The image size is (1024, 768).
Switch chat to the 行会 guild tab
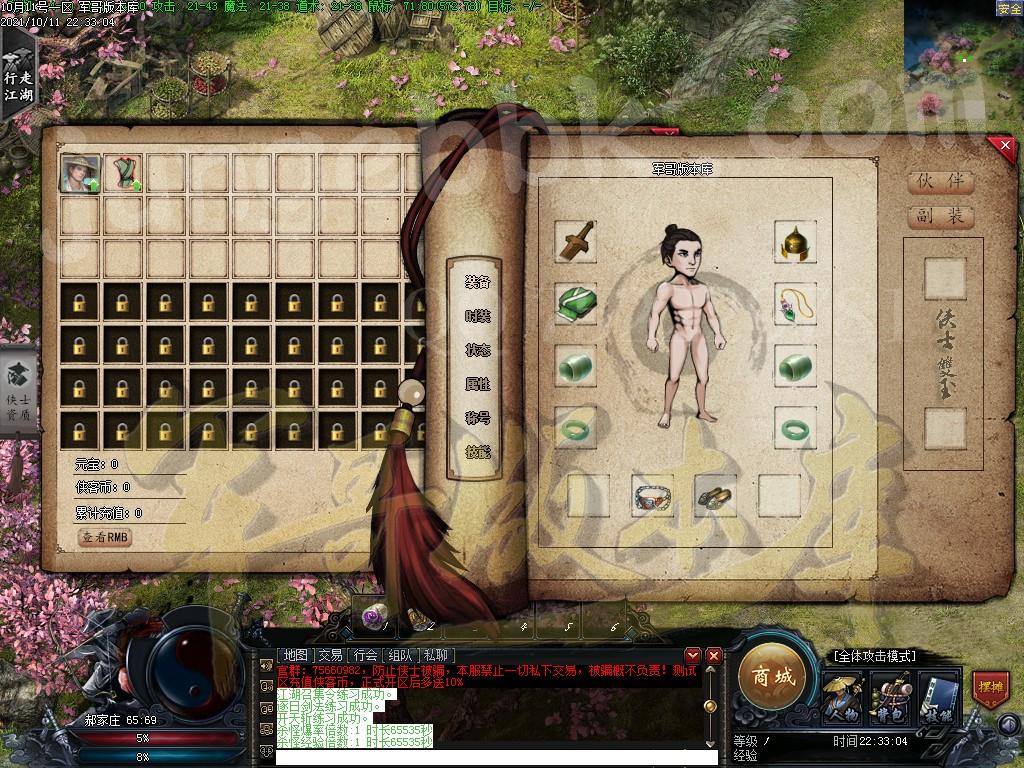tap(365, 655)
